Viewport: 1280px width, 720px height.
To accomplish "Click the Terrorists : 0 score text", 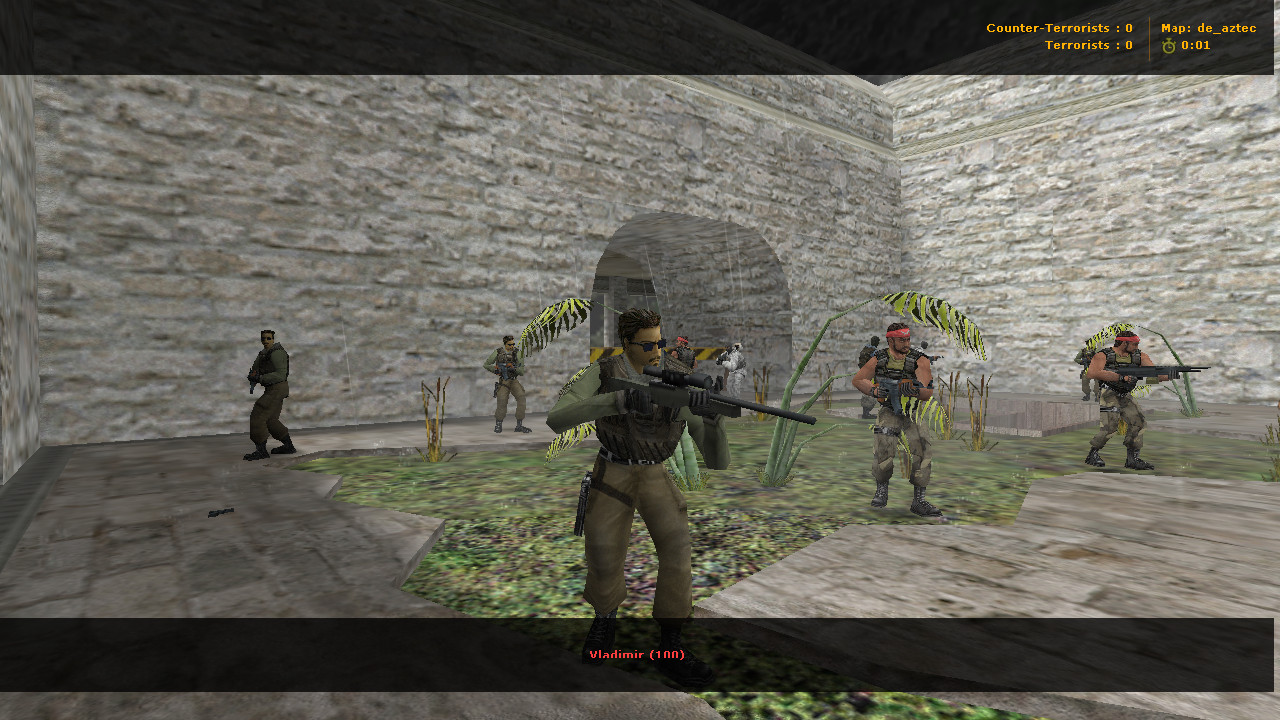I will (x=1089, y=44).
